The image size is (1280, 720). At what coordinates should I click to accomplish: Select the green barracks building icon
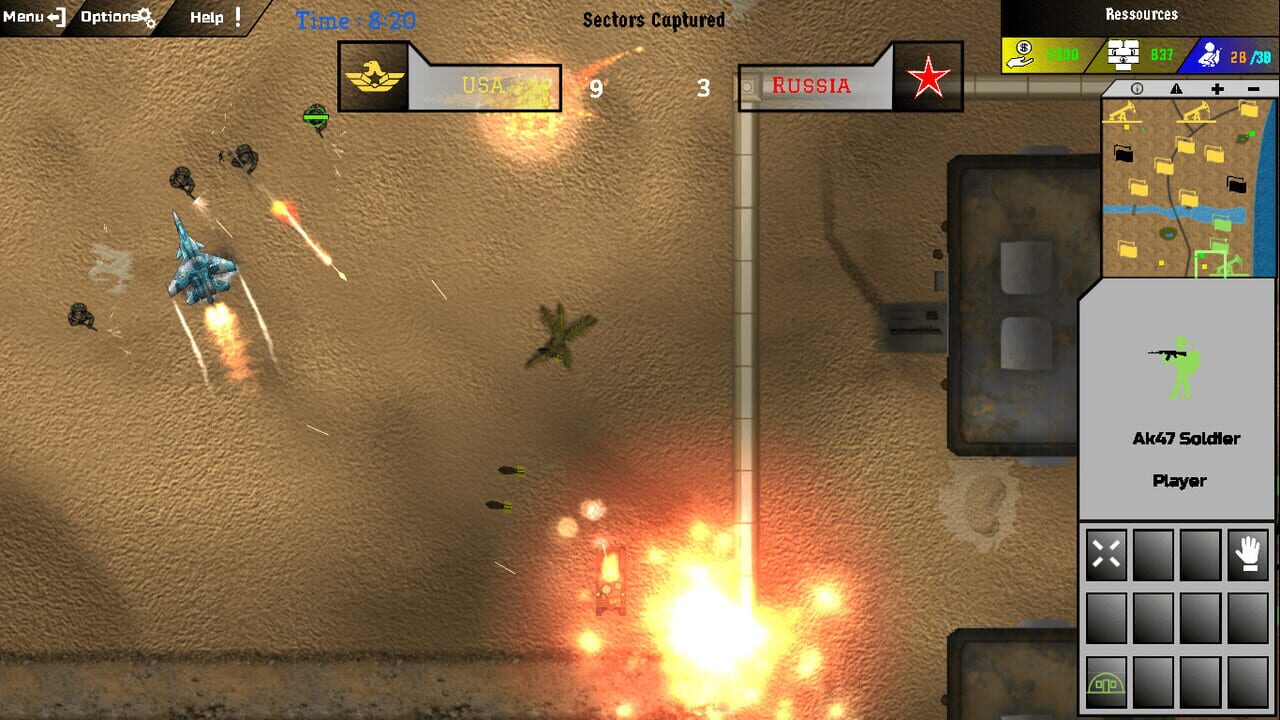pyautogui.click(x=1106, y=685)
